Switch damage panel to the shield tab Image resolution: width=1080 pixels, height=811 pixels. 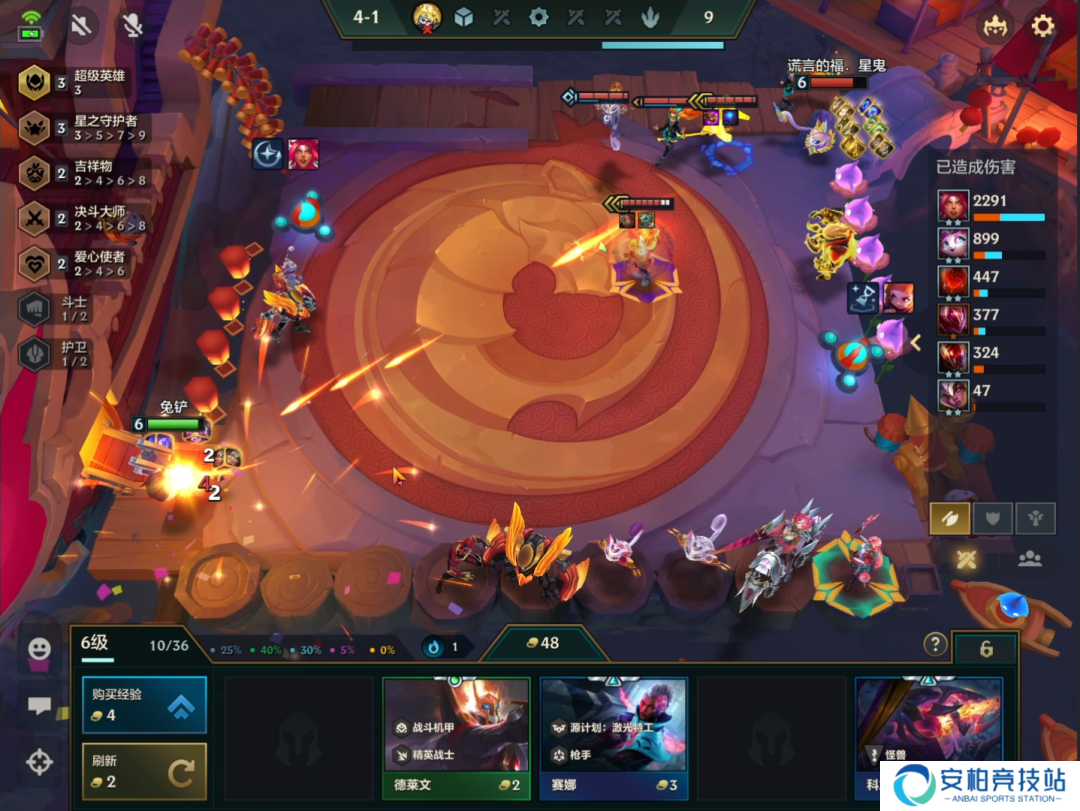[993, 518]
